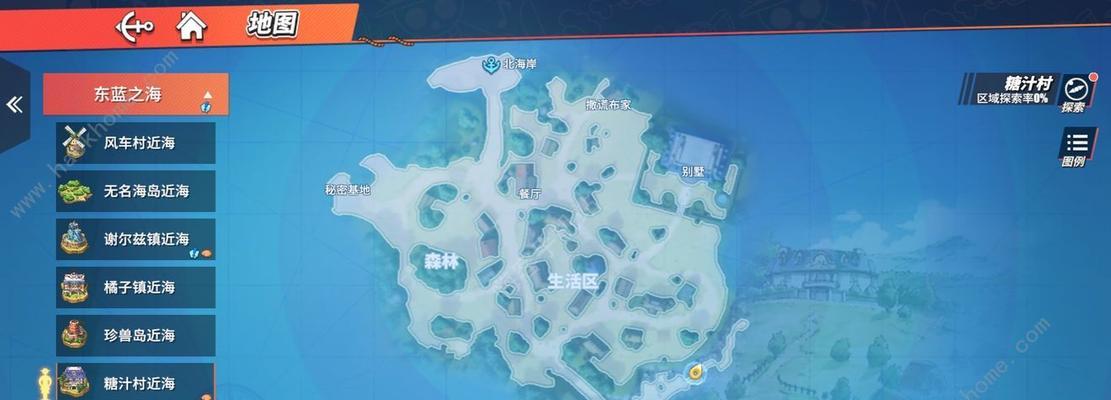This screenshot has width=1111, height=400.
Task: Select the 橘子镇近海 location
Action: click(x=136, y=287)
